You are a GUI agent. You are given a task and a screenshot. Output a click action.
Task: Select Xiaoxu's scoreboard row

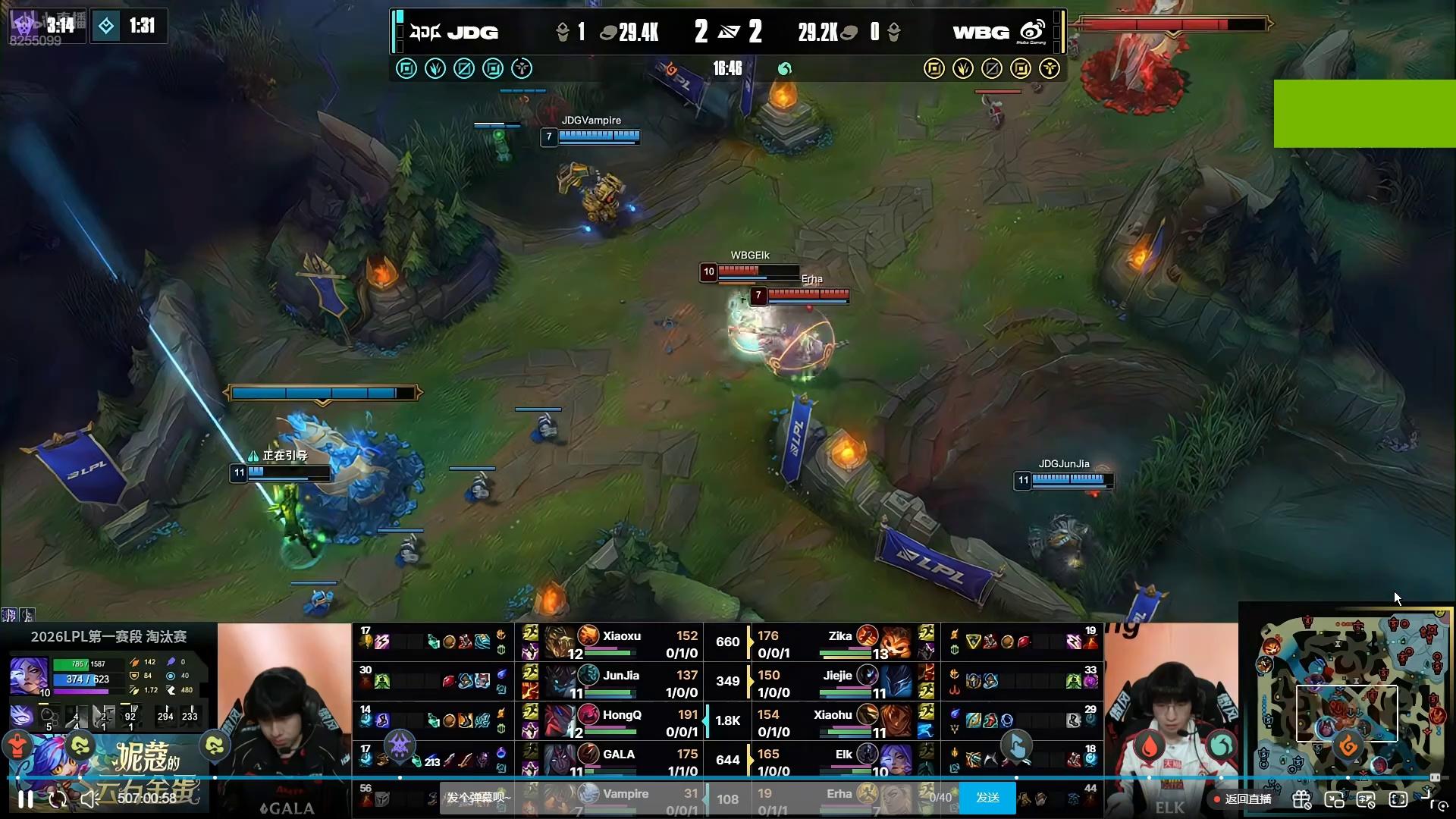coord(620,643)
